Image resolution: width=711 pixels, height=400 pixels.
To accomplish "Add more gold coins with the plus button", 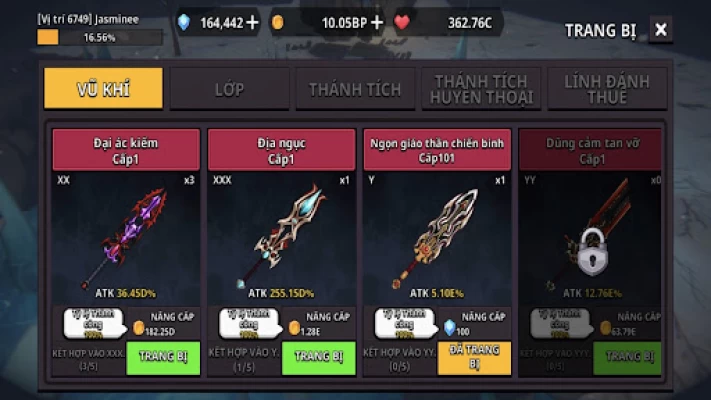I will pyautogui.click(x=377, y=22).
